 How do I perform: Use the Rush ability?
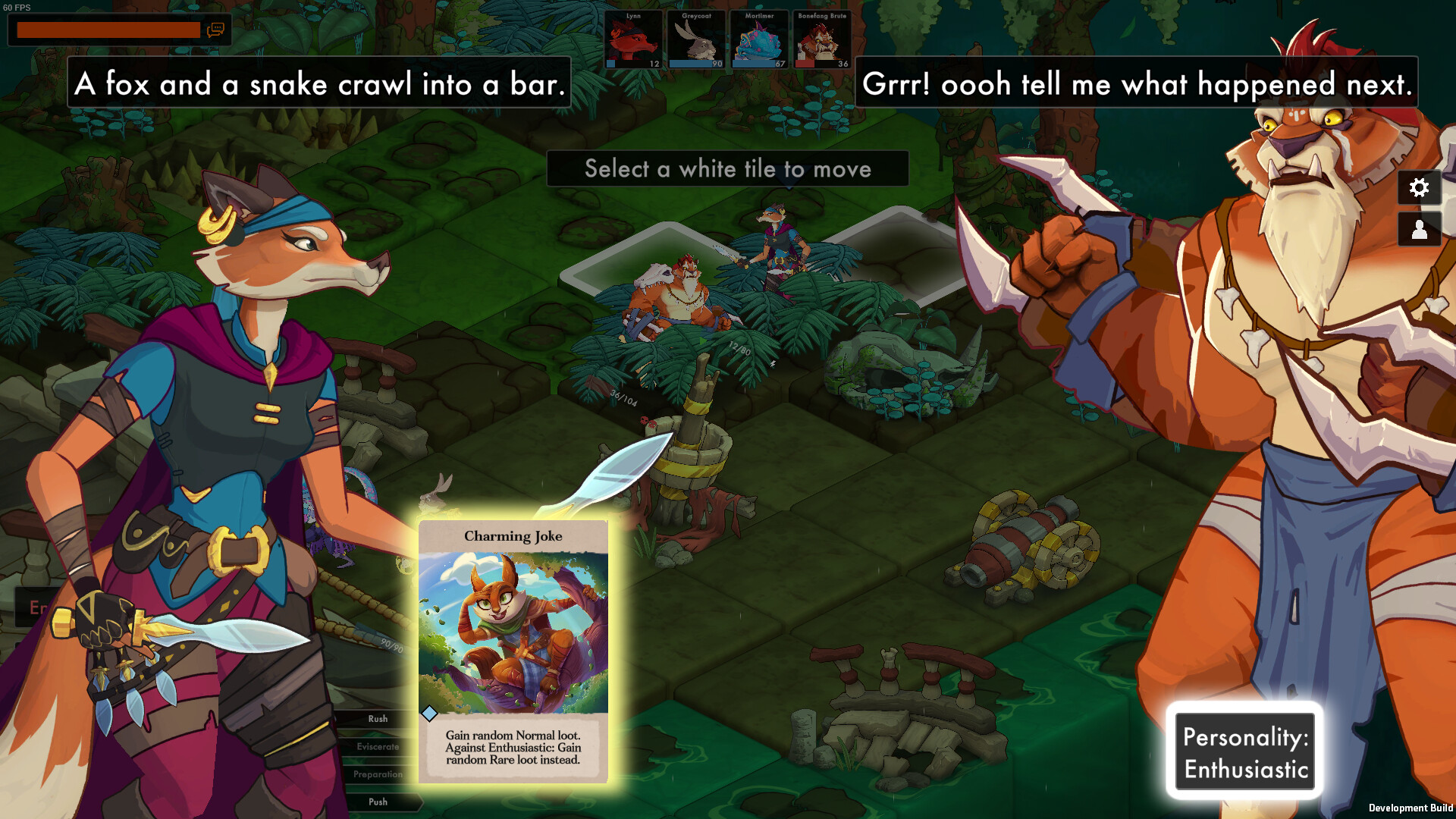[377, 719]
